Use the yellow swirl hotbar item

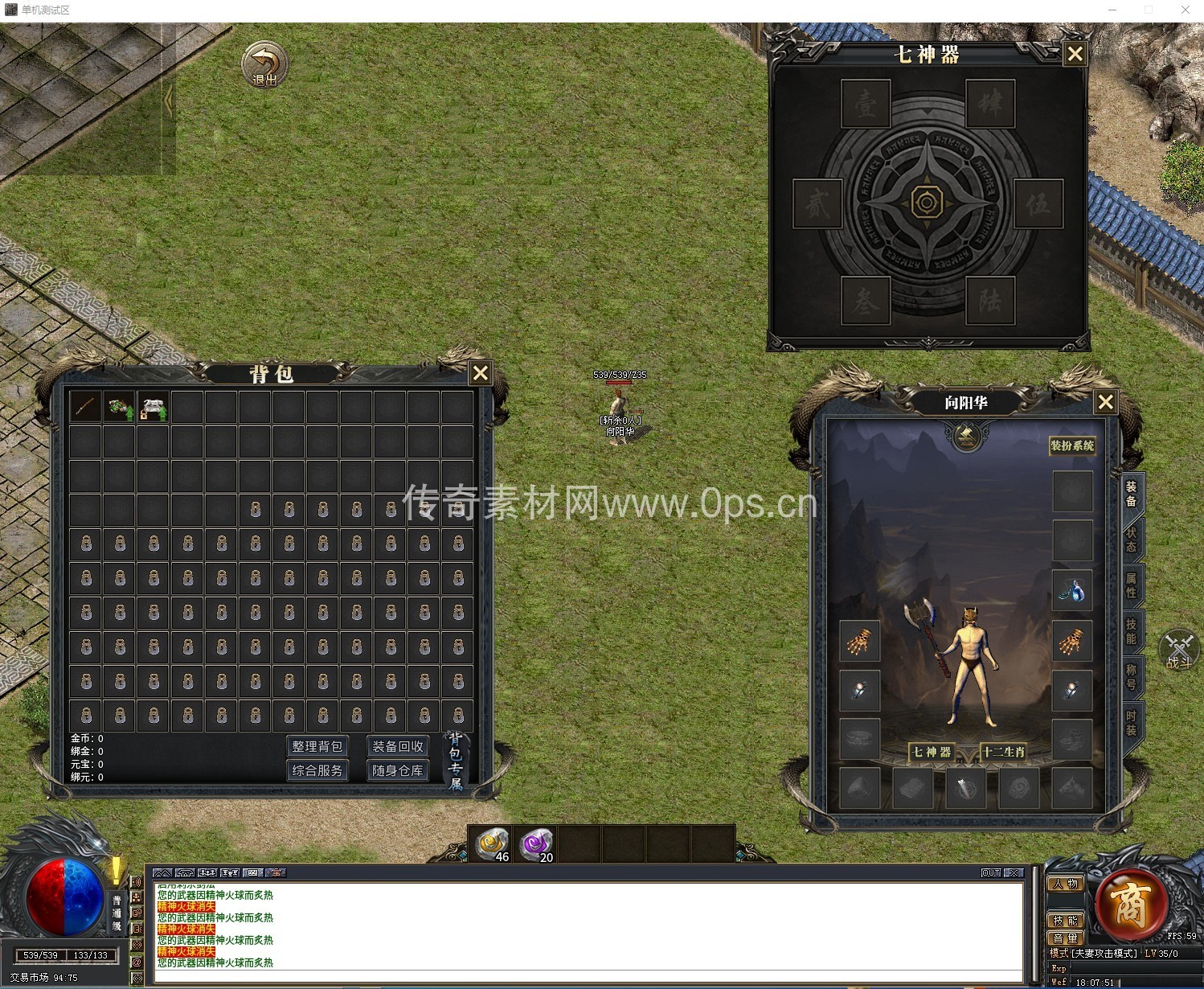[x=492, y=844]
